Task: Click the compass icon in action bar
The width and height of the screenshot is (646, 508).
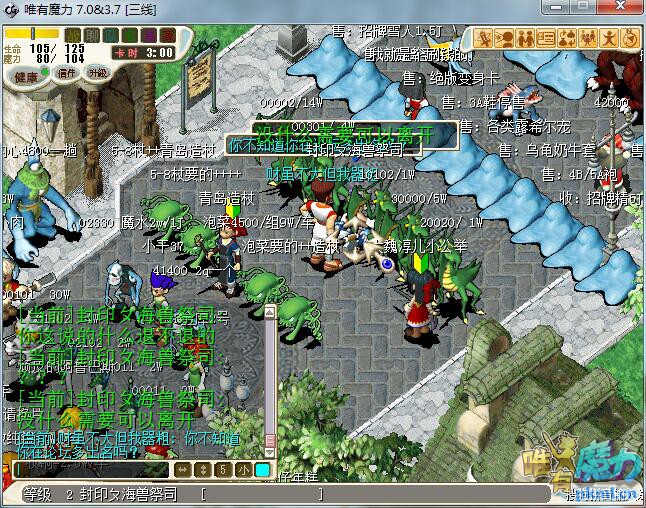Action: point(630,38)
